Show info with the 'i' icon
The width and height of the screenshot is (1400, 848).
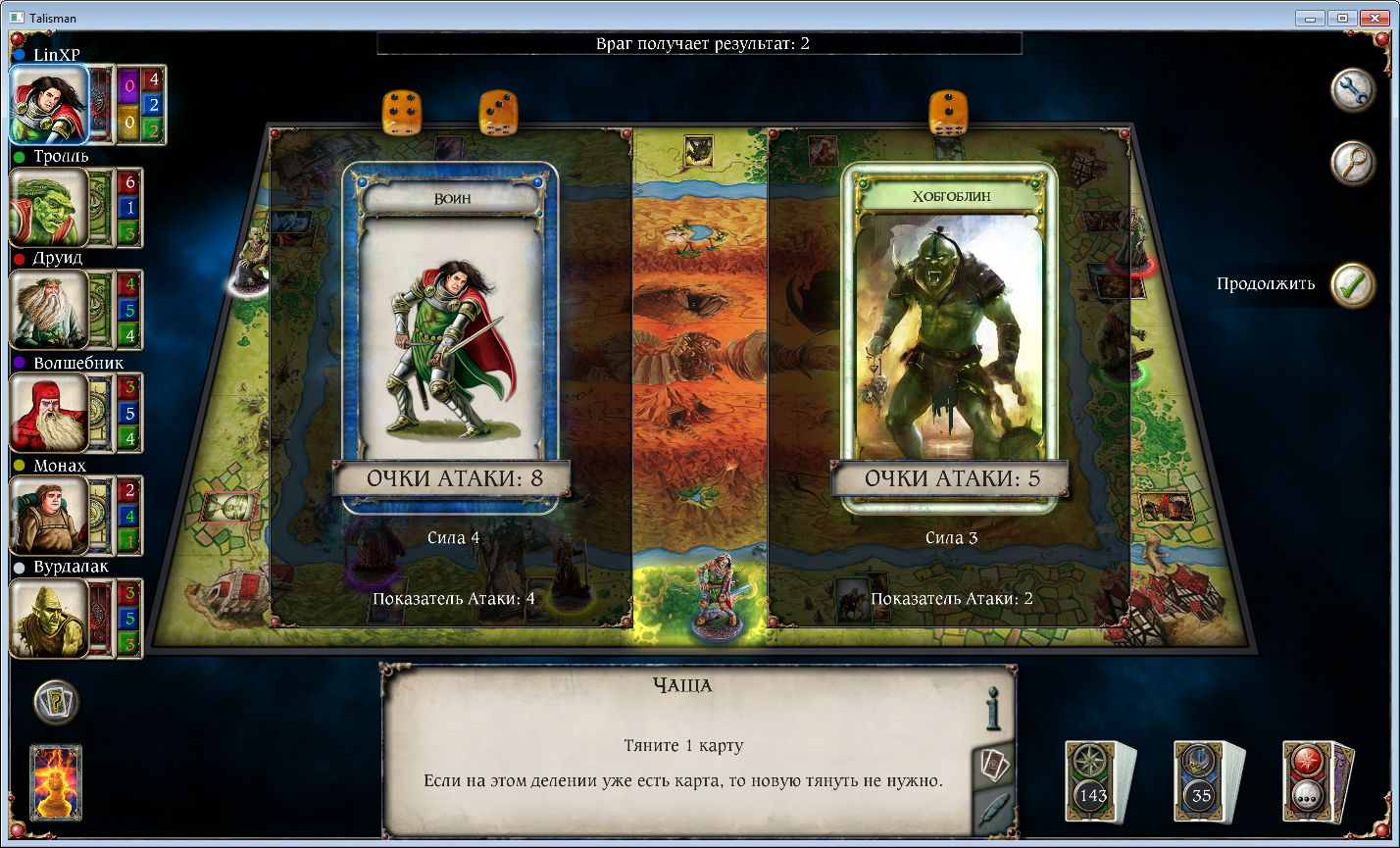(993, 708)
